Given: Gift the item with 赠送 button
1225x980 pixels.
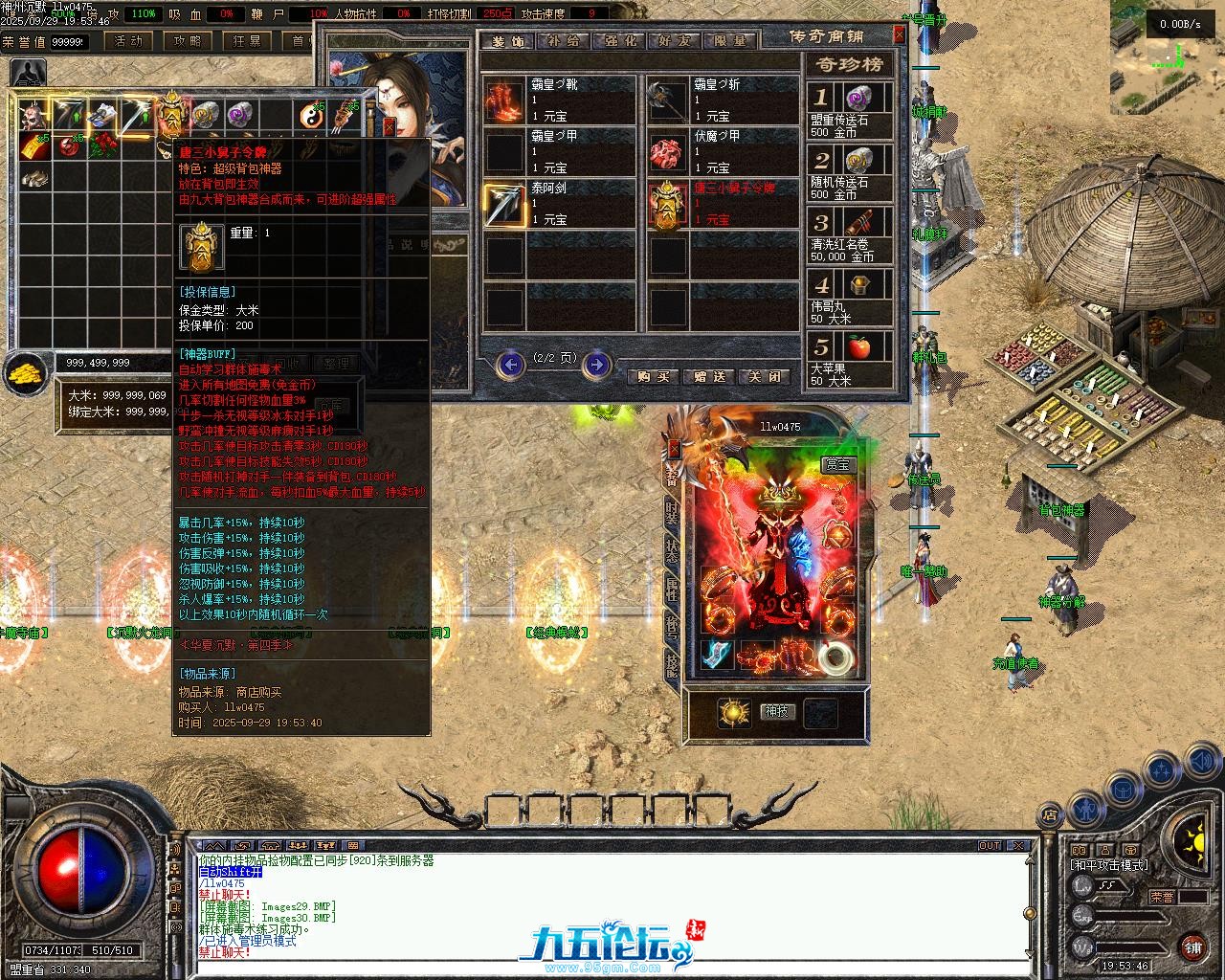Looking at the screenshot, I should [709, 377].
